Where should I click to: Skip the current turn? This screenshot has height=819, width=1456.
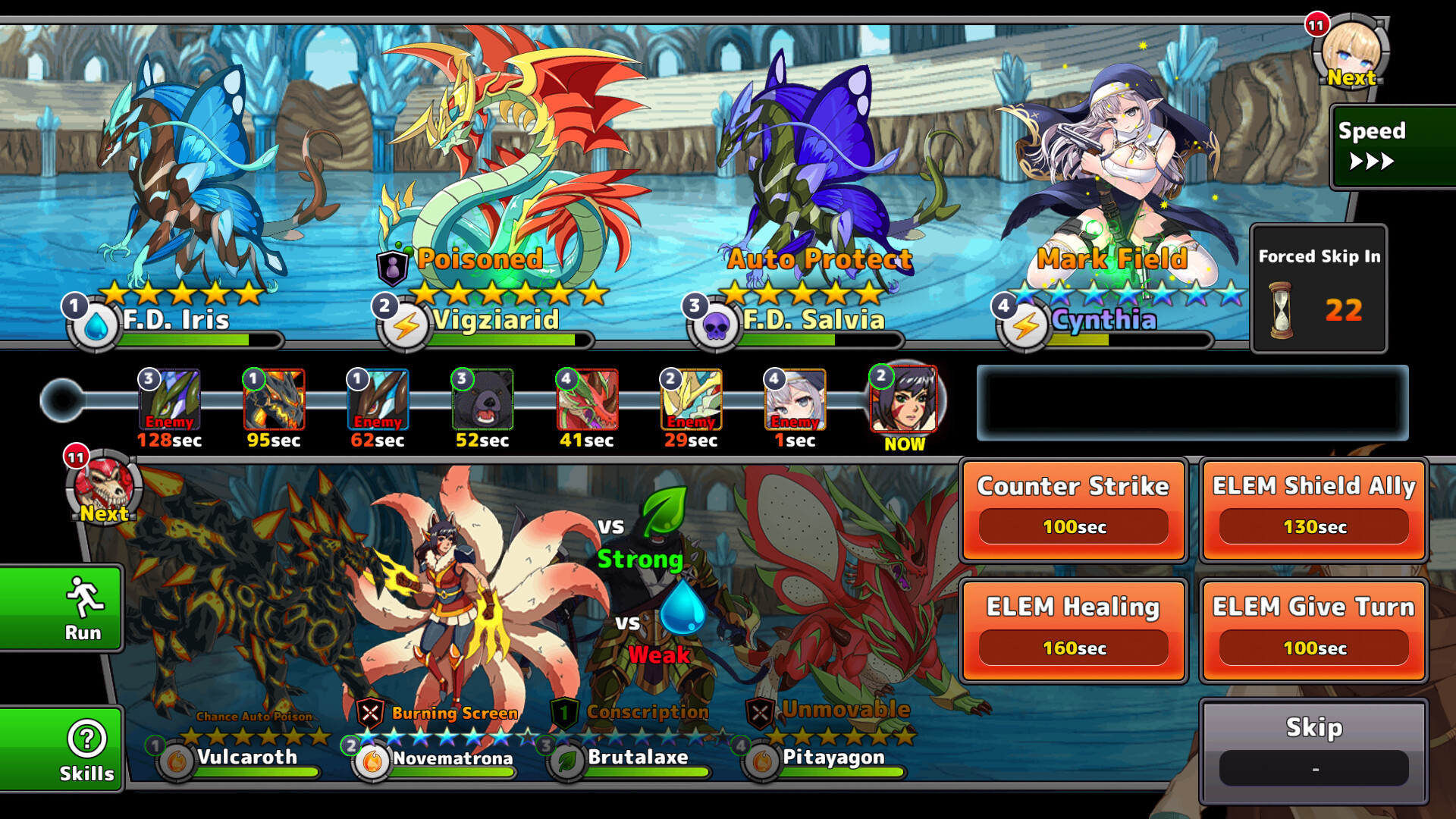1313,750
